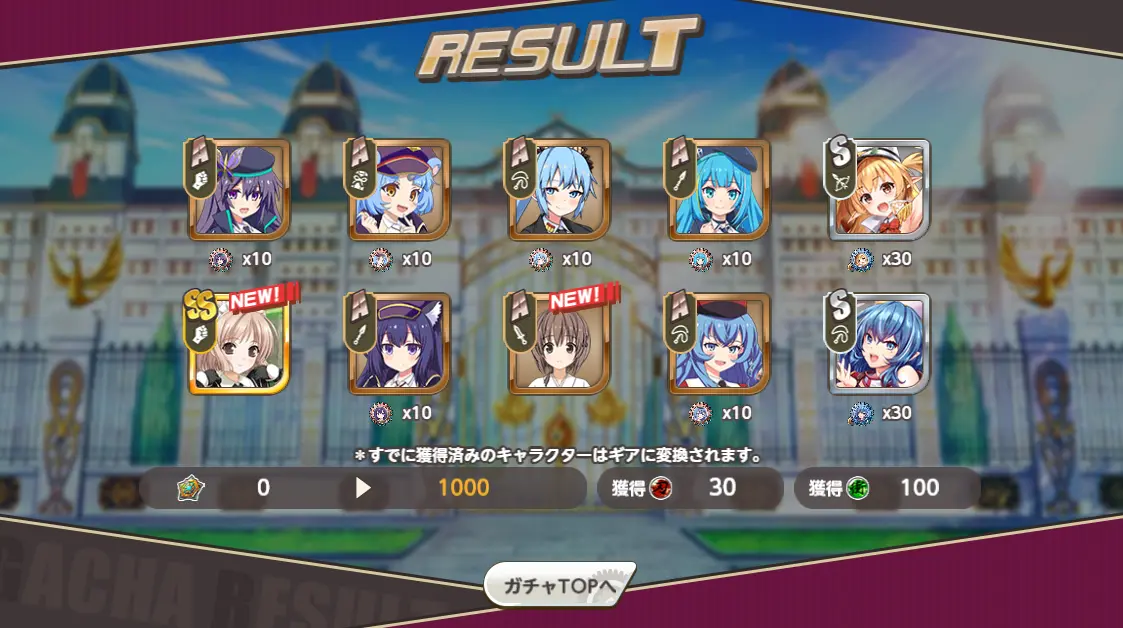This screenshot has width=1123, height=628.
Task: Select the SS-rank beige-haired NEW character card
Action: [x=240, y=343]
